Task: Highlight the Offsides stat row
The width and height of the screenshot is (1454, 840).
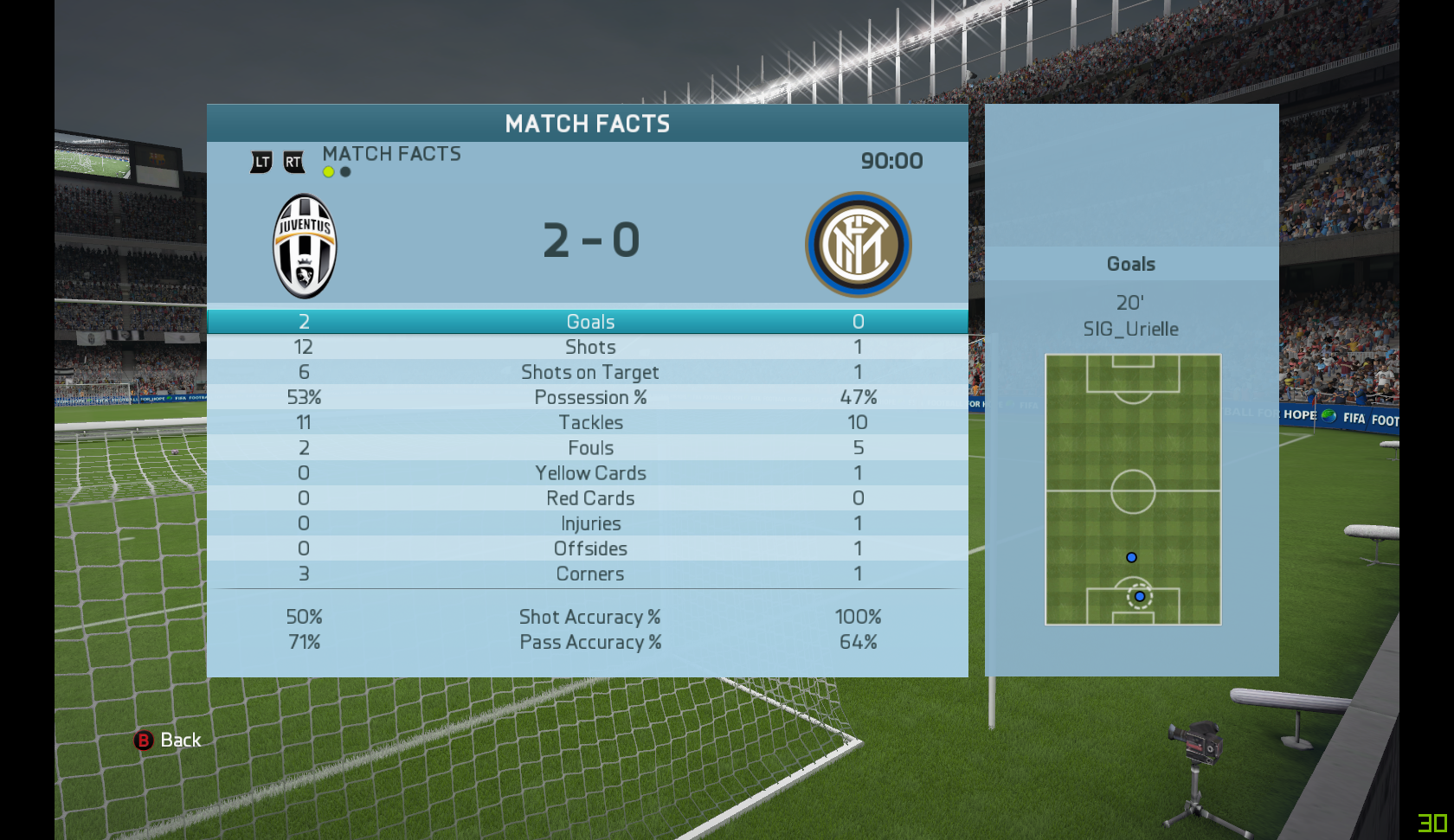Action: [x=589, y=548]
